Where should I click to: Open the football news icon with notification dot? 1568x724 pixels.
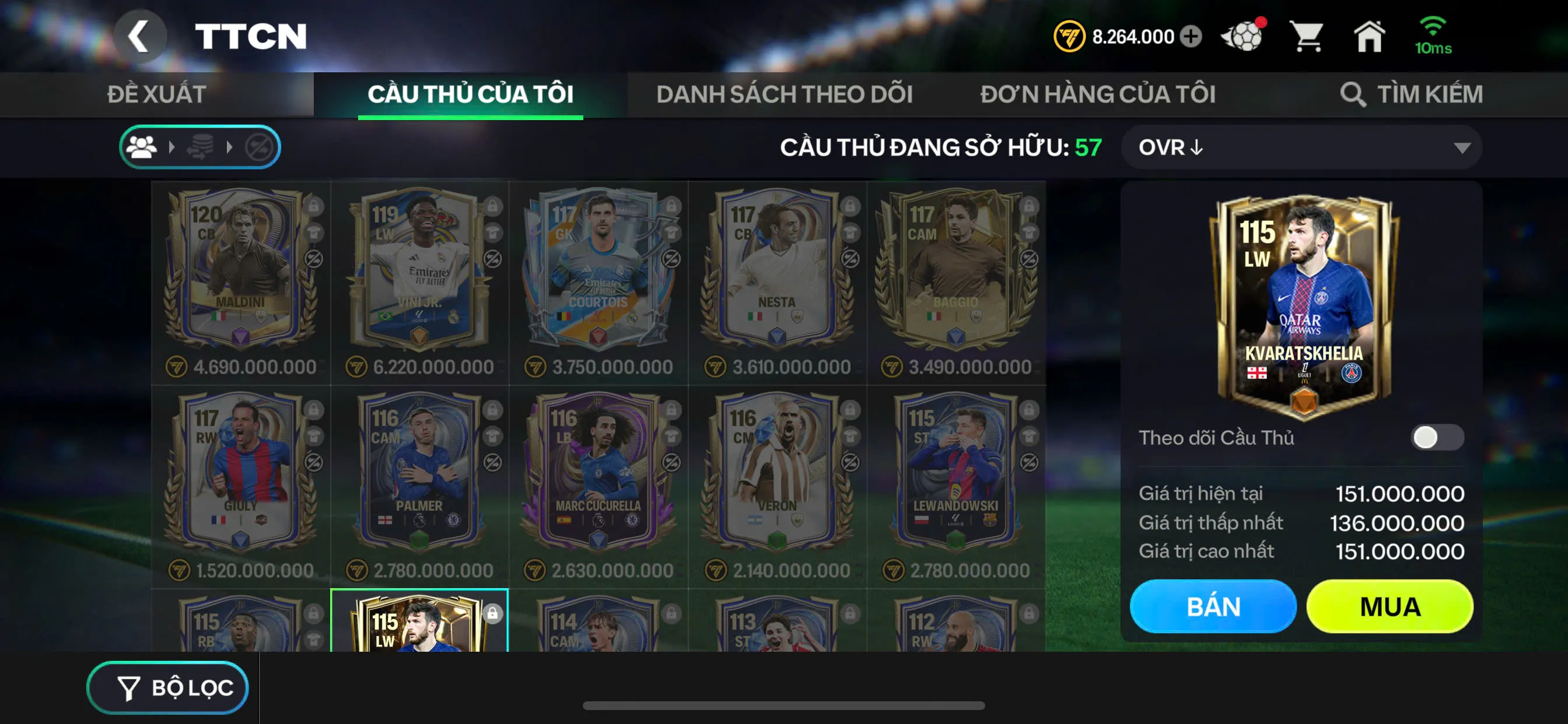coord(1247,37)
